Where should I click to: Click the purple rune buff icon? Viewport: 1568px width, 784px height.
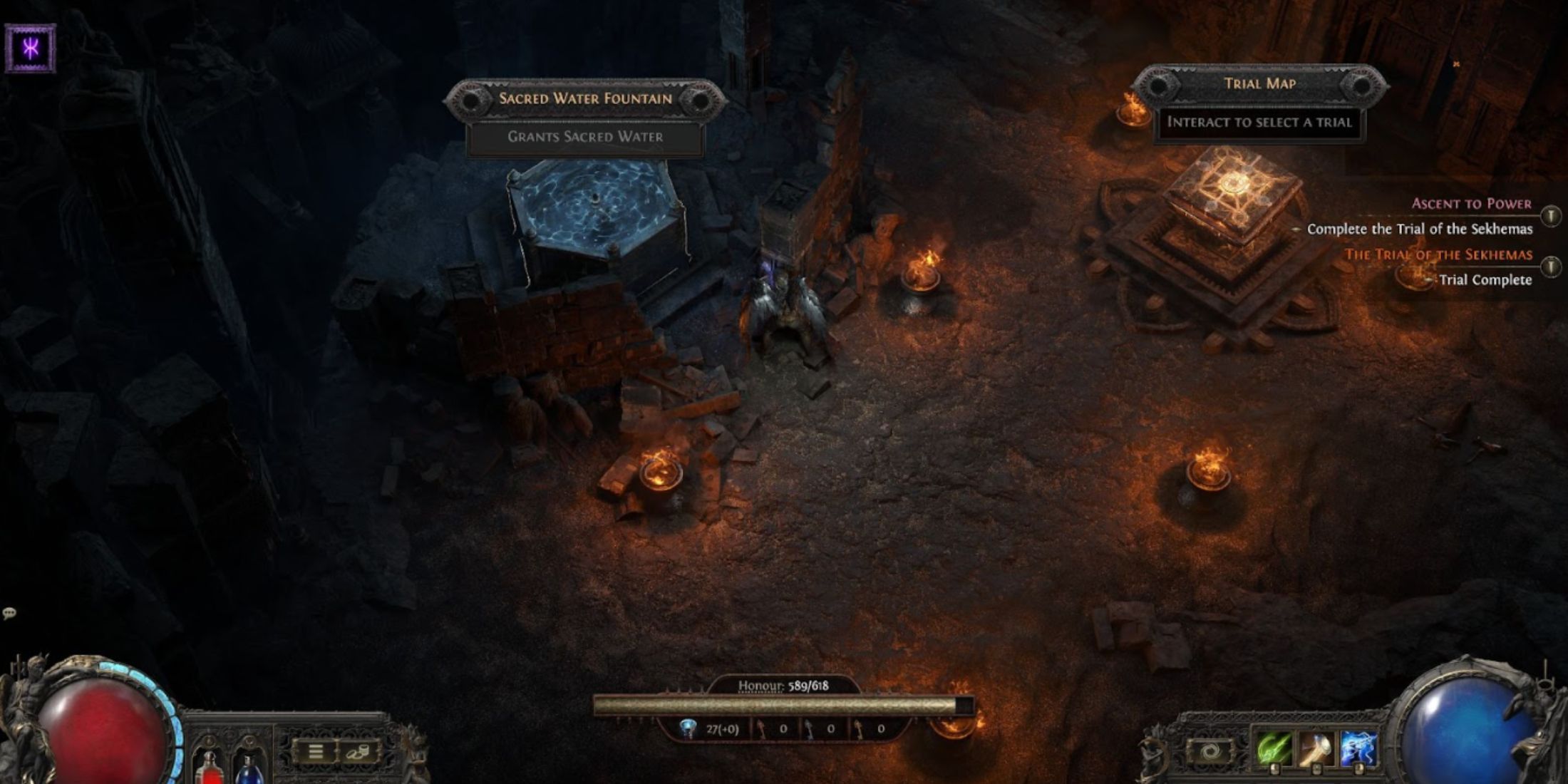(31, 48)
